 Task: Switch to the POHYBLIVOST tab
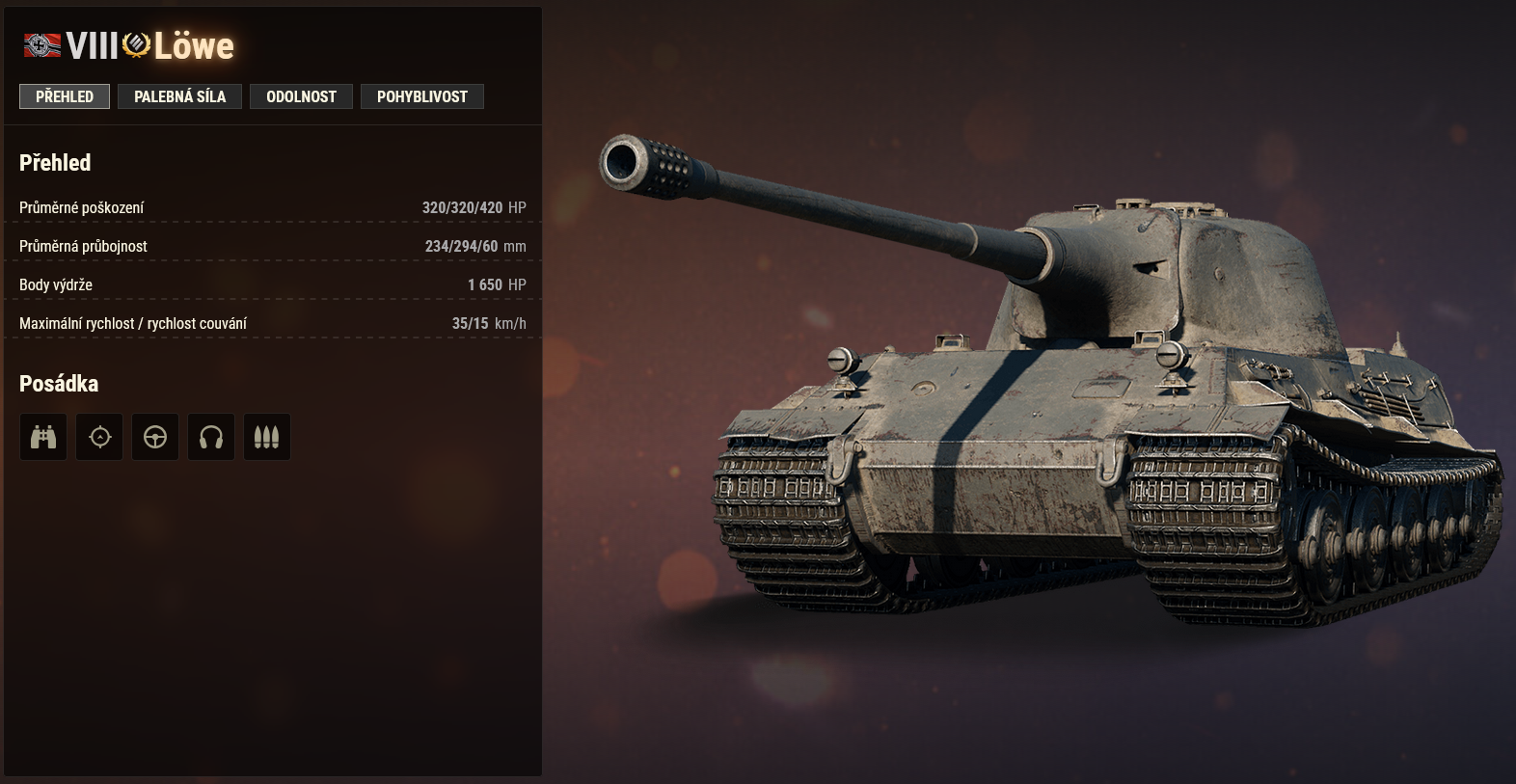pyautogui.click(x=422, y=95)
